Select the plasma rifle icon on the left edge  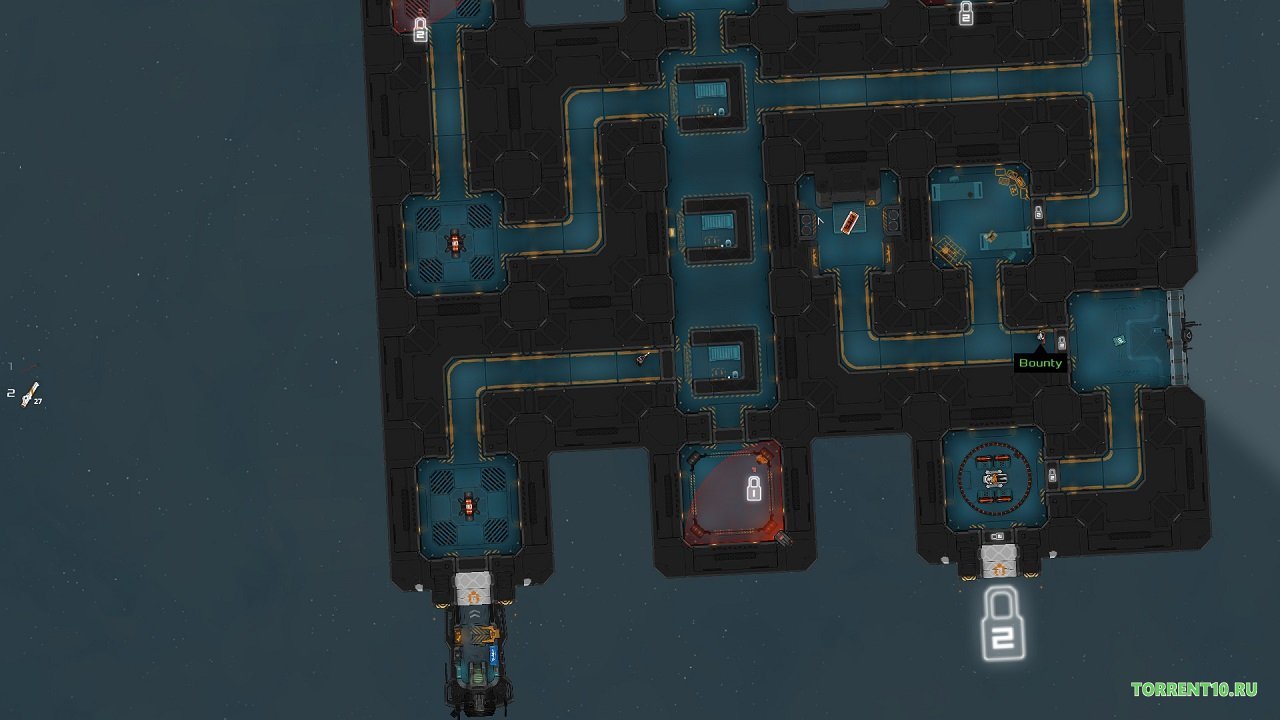click(x=28, y=393)
